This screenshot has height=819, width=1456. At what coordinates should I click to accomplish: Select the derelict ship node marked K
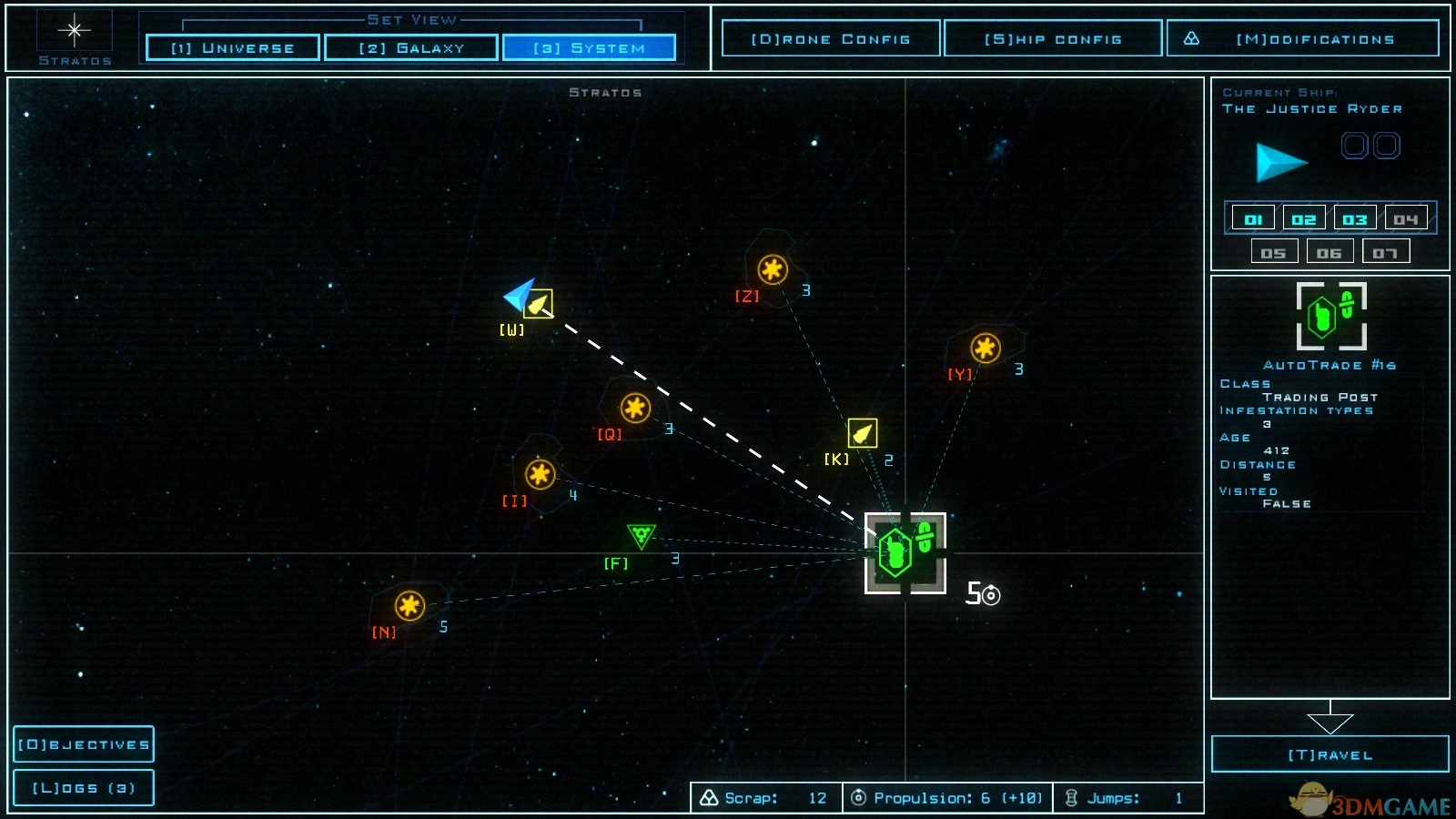click(x=862, y=433)
